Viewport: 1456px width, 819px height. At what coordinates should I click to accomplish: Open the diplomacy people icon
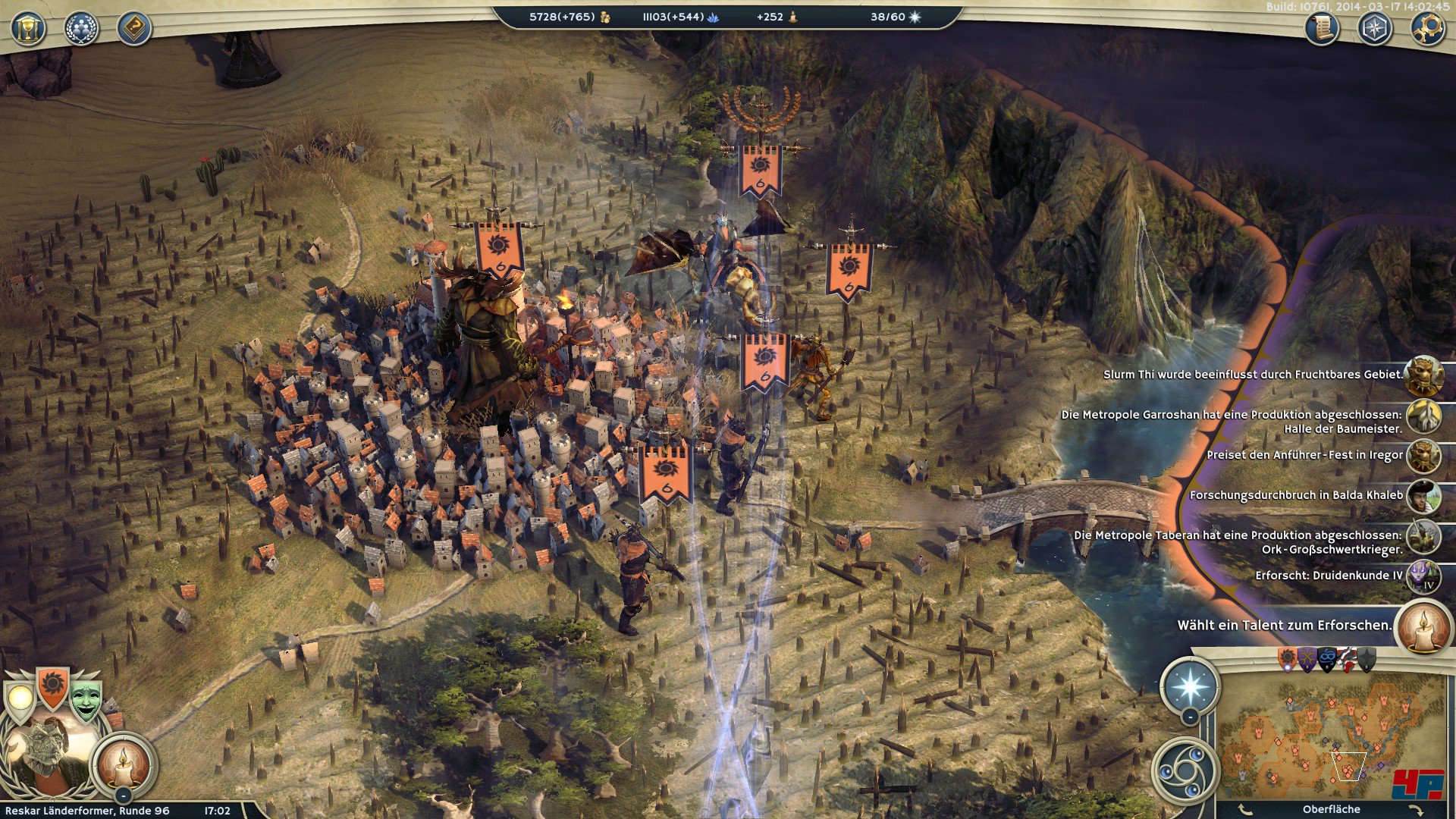(81, 29)
